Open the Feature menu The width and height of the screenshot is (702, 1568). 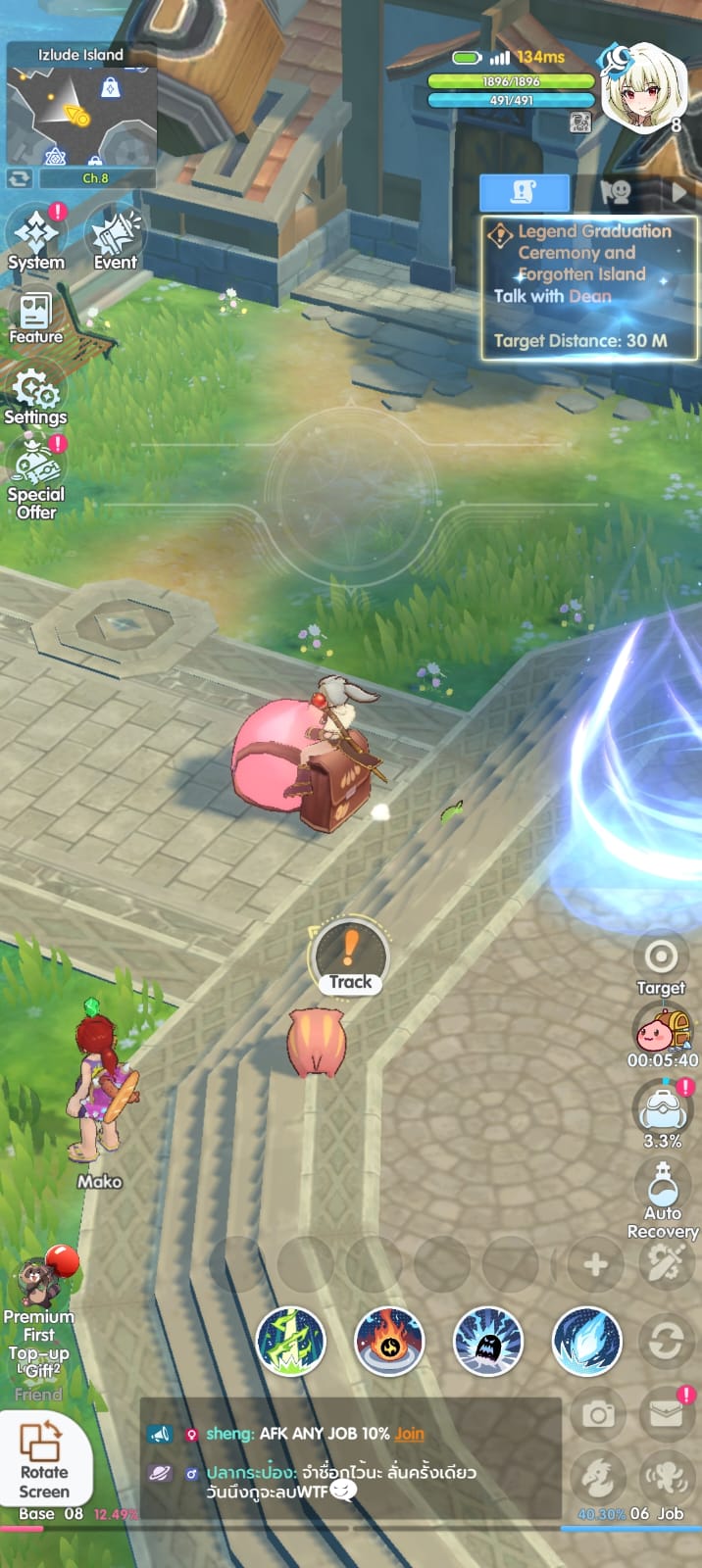click(x=35, y=318)
